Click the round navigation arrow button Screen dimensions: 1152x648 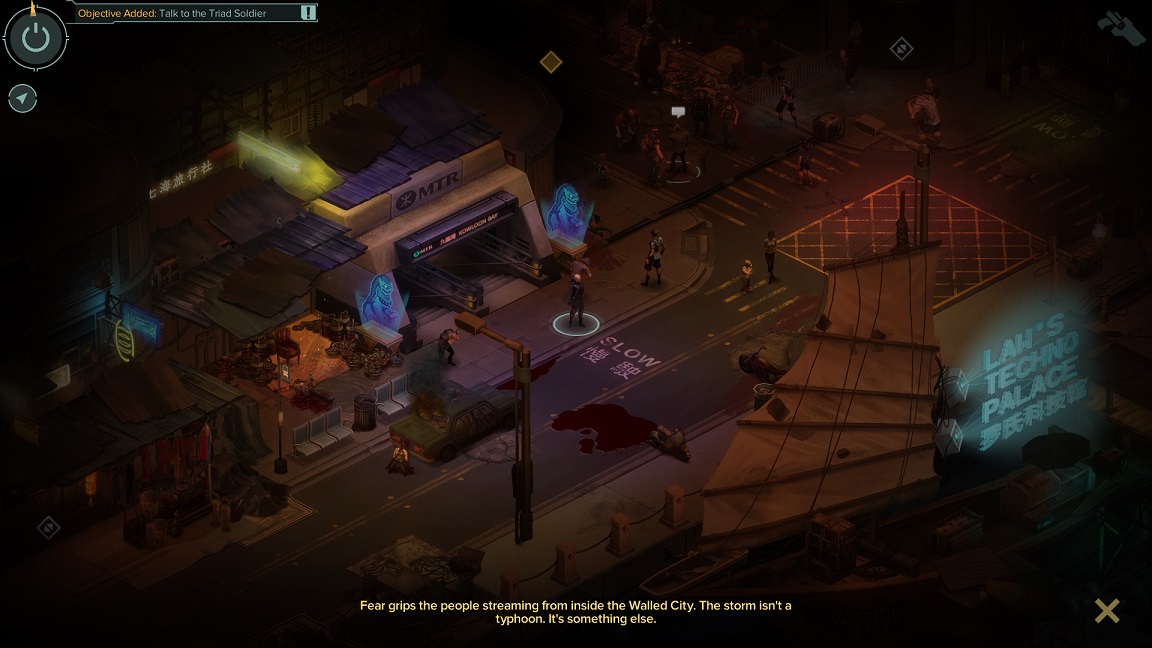point(23,98)
